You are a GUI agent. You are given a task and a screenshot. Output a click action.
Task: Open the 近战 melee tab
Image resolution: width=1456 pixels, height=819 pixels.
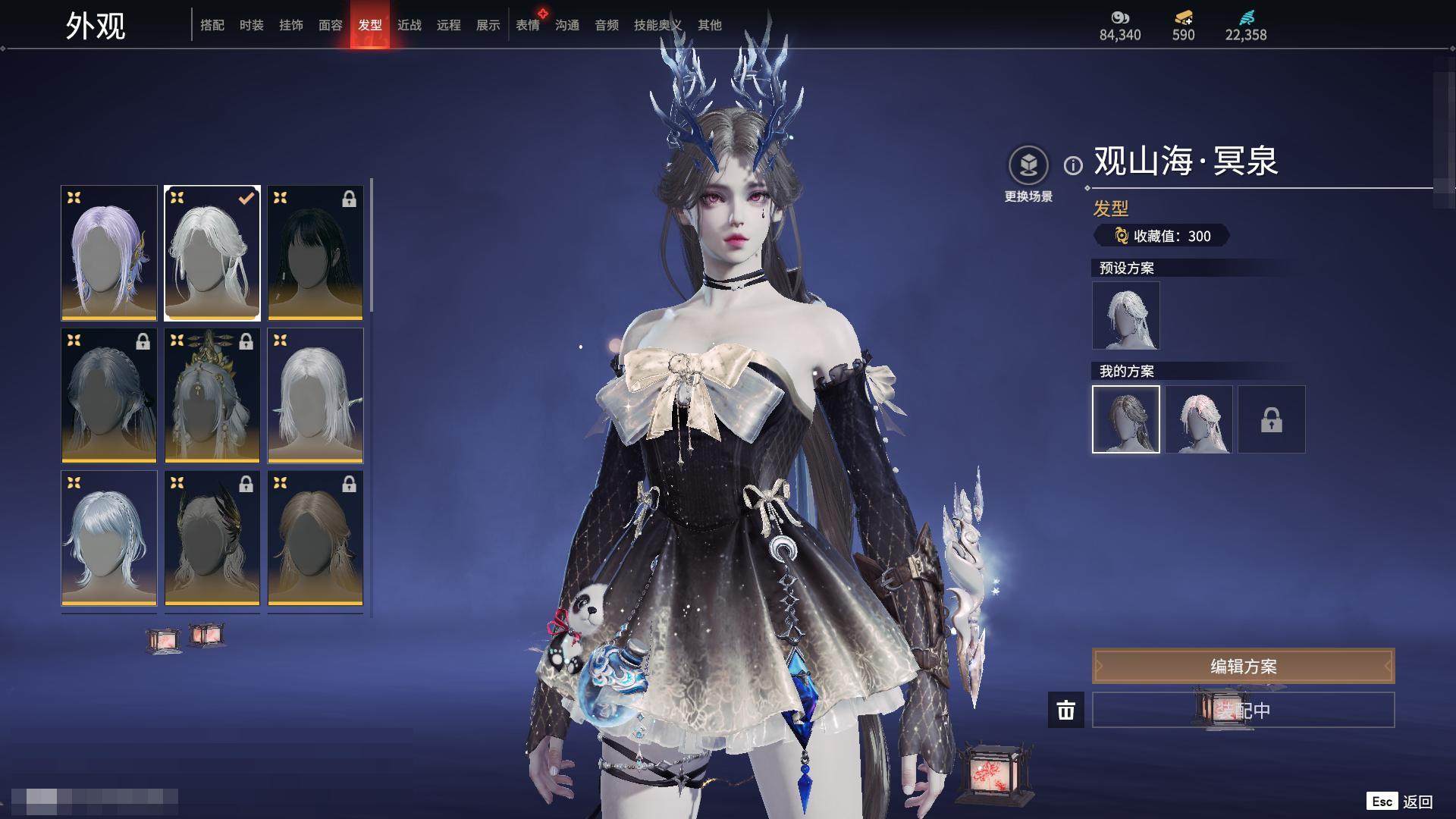tap(409, 26)
